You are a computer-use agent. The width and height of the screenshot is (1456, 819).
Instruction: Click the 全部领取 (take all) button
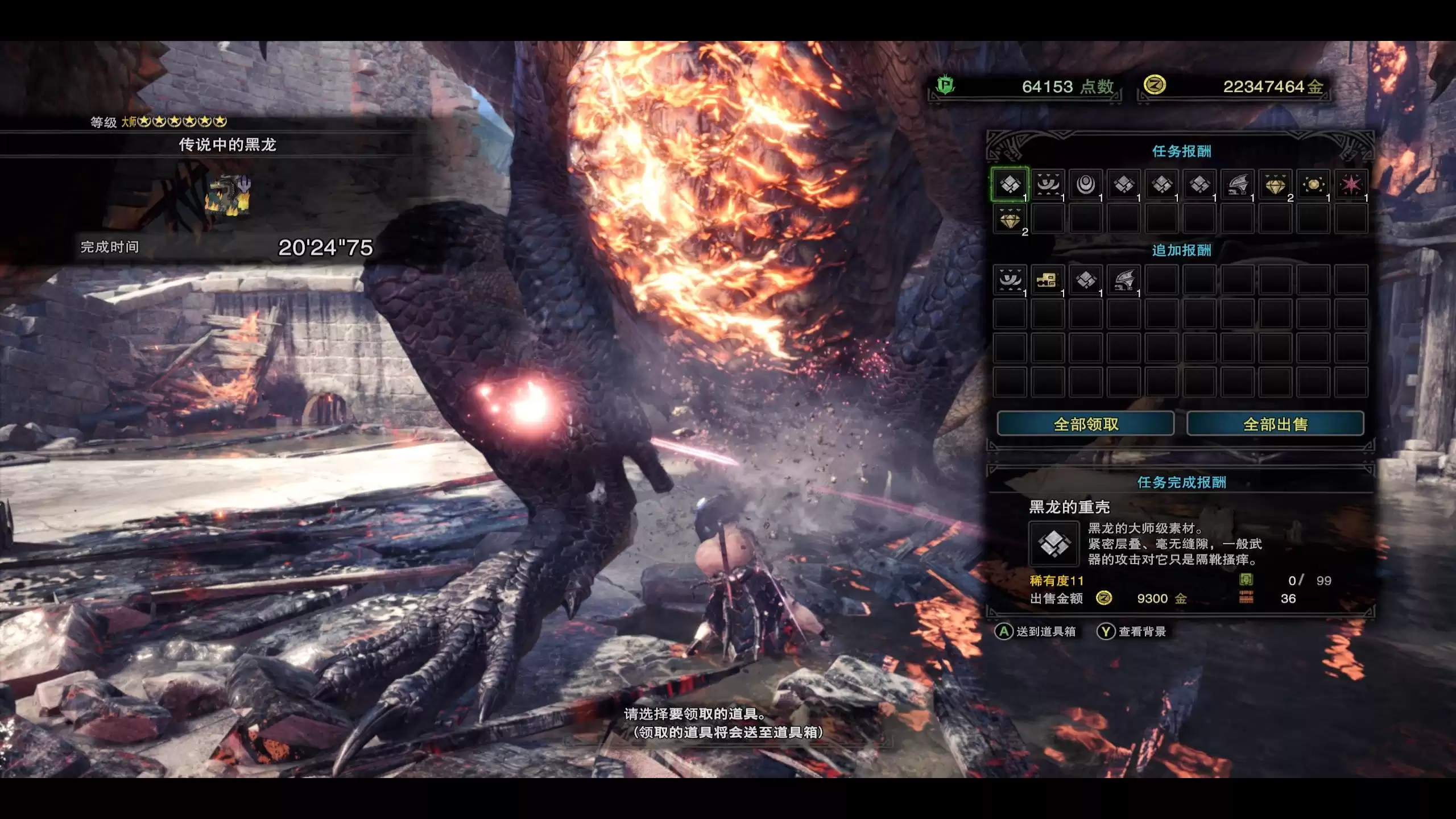pos(1085,424)
